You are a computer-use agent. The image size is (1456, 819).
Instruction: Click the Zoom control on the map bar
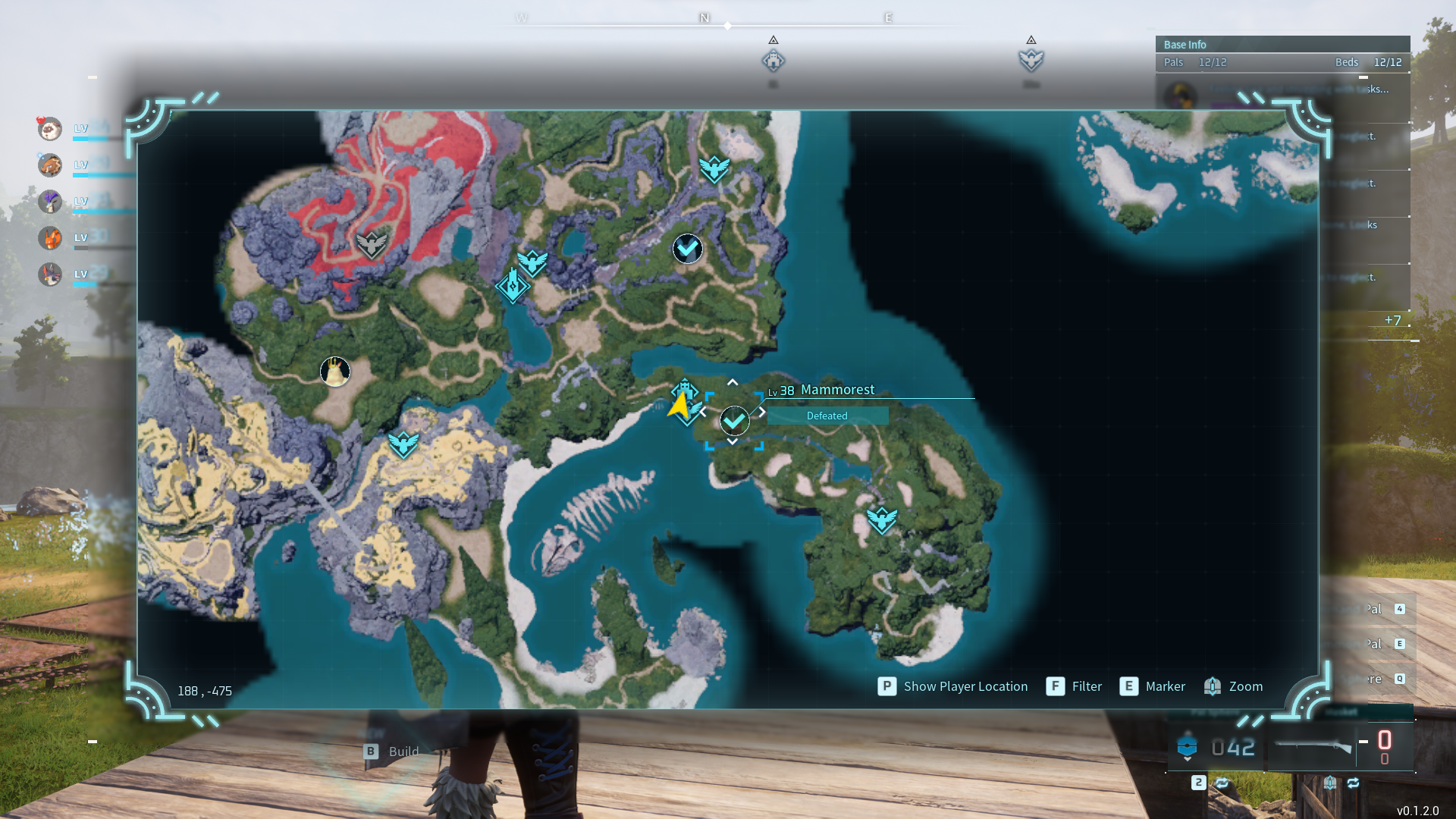coord(1235,686)
